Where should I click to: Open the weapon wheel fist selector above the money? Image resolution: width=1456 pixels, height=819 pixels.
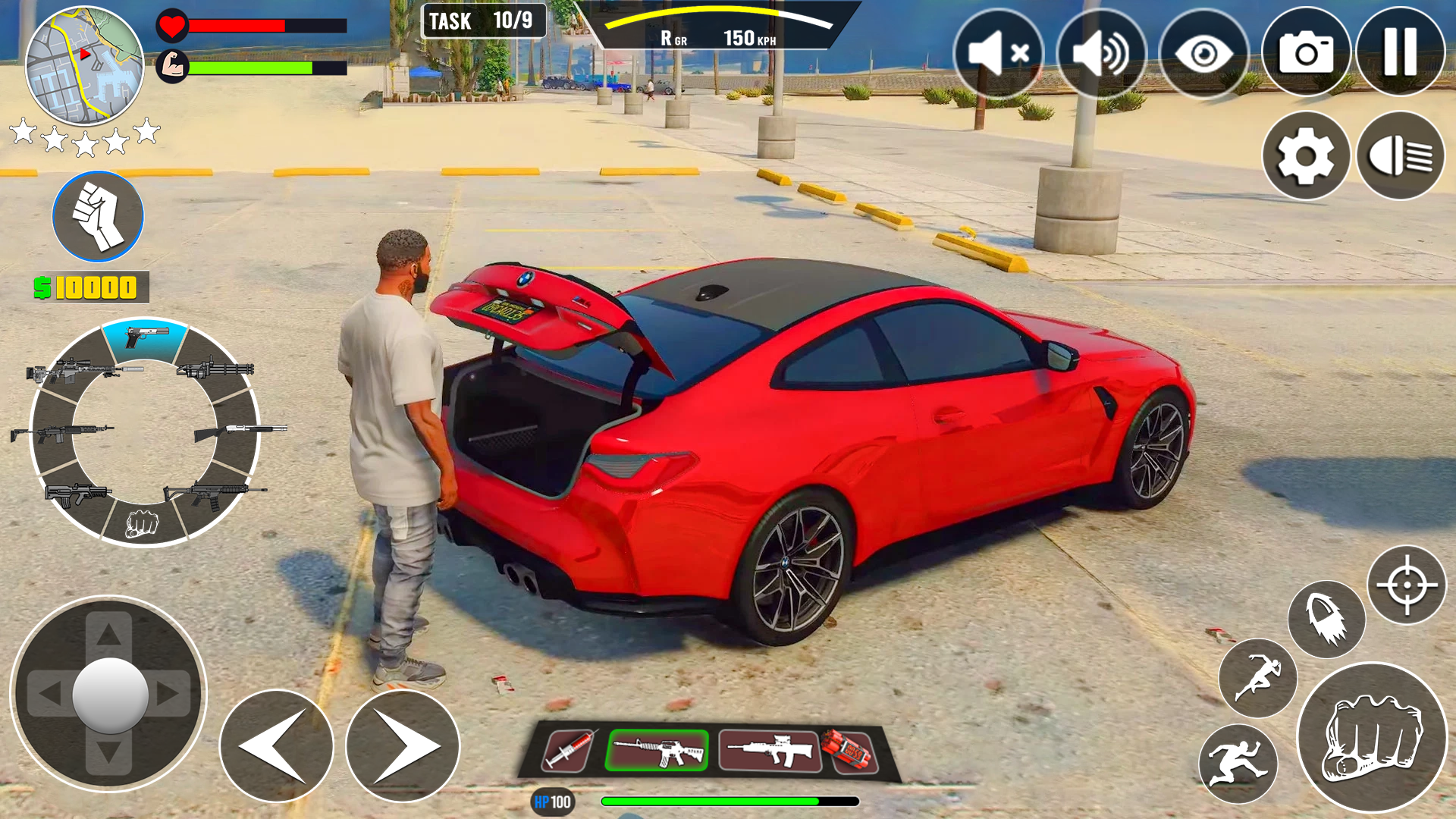(x=97, y=216)
